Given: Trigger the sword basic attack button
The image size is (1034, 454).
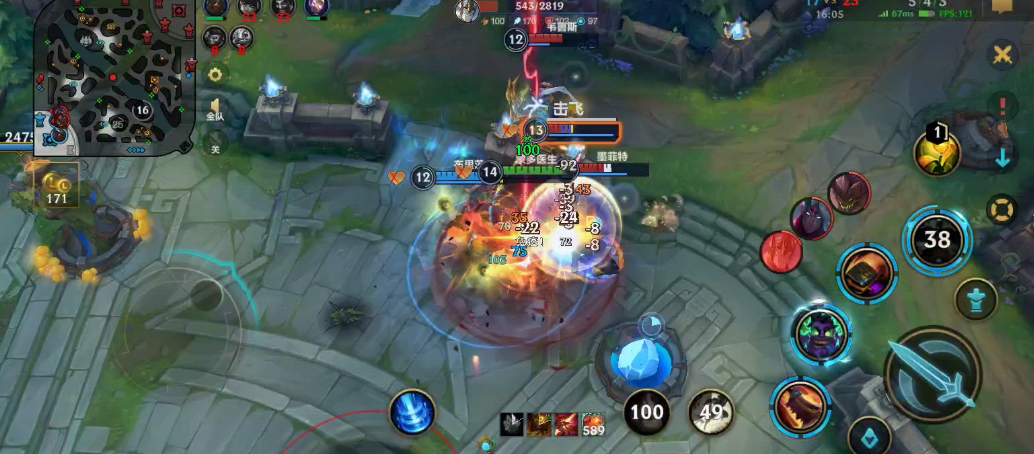Looking at the screenshot, I should point(933,375).
